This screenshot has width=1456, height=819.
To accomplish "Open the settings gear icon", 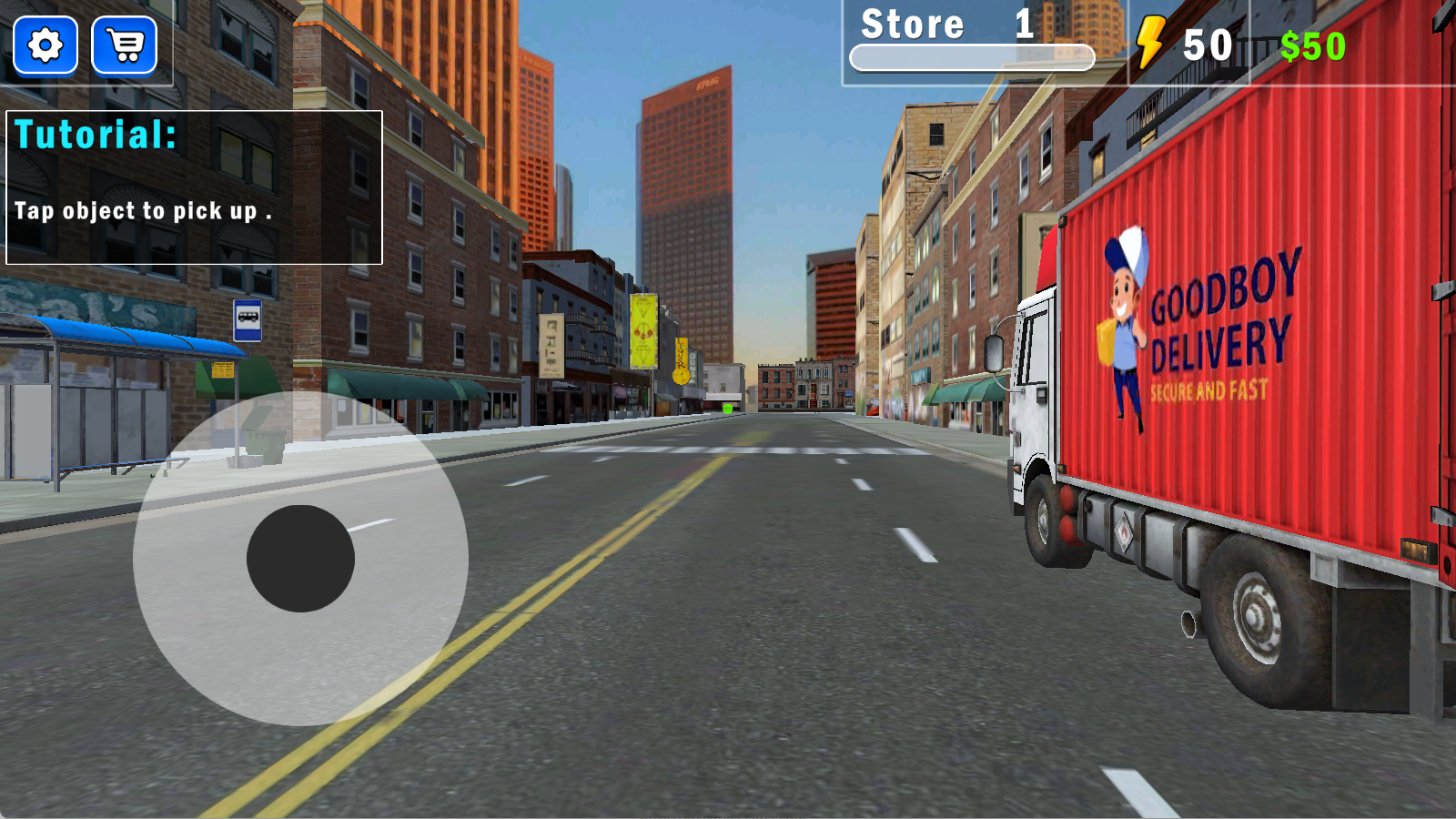I will pyautogui.click(x=44, y=45).
